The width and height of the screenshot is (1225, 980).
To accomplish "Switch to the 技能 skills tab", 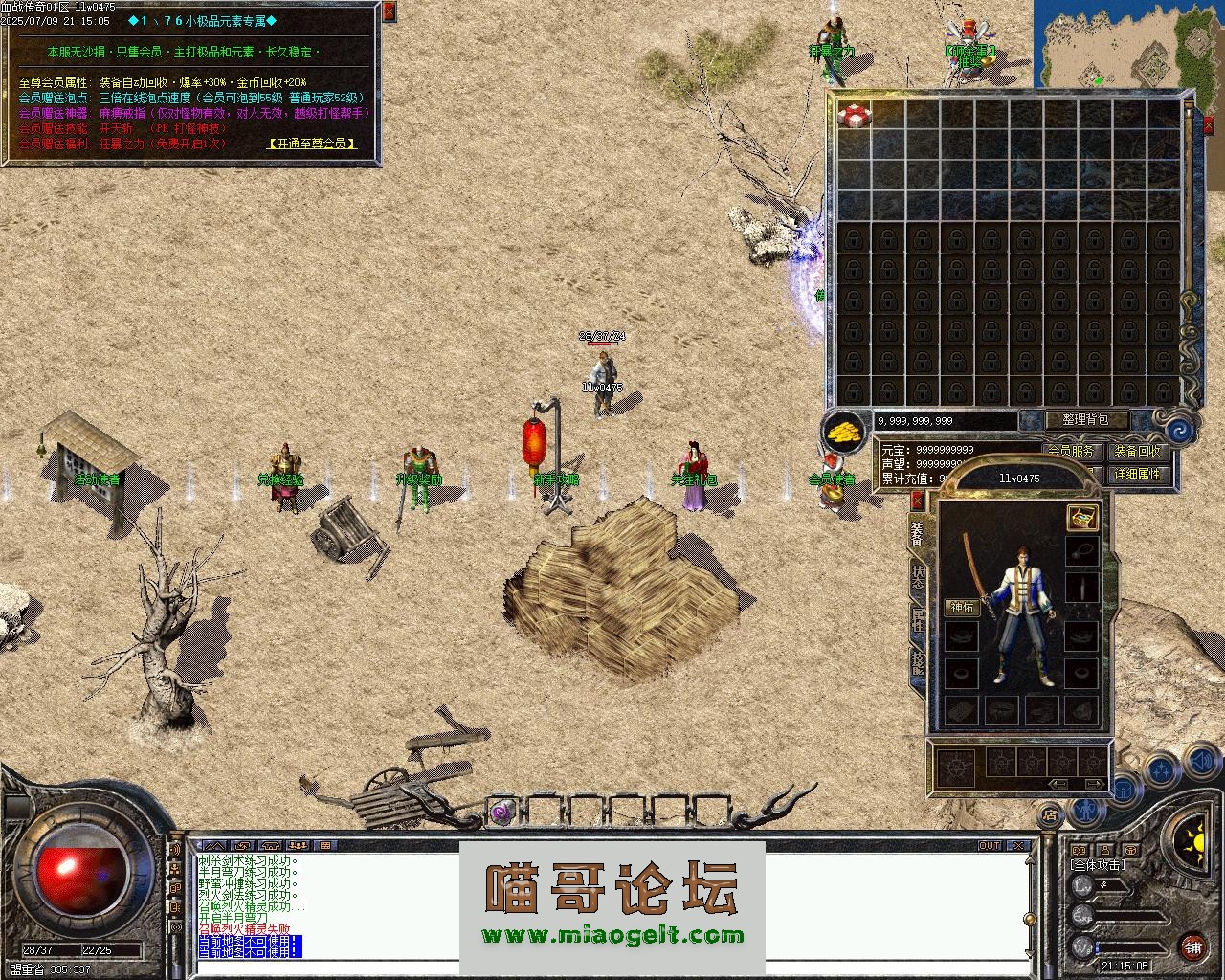I will click(917, 662).
